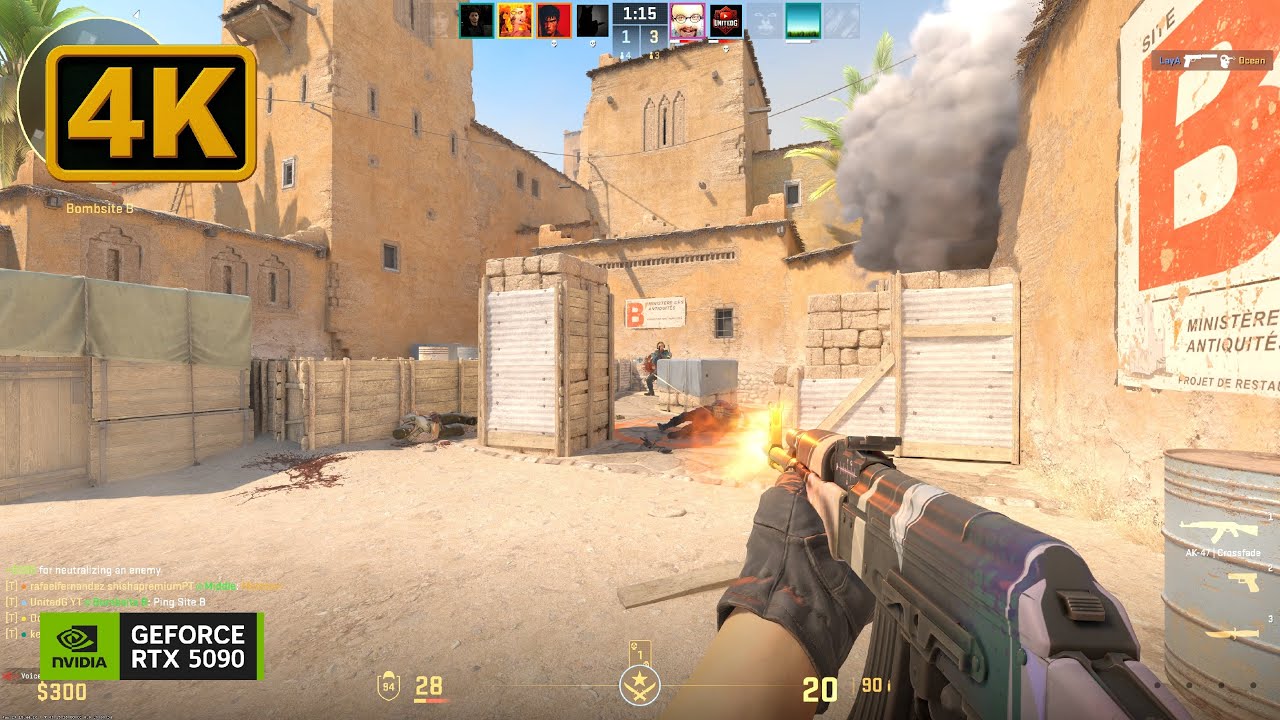The width and height of the screenshot is (1280, 720).
Task: Select the T score tab showing 3
Action: pos(653,34)
